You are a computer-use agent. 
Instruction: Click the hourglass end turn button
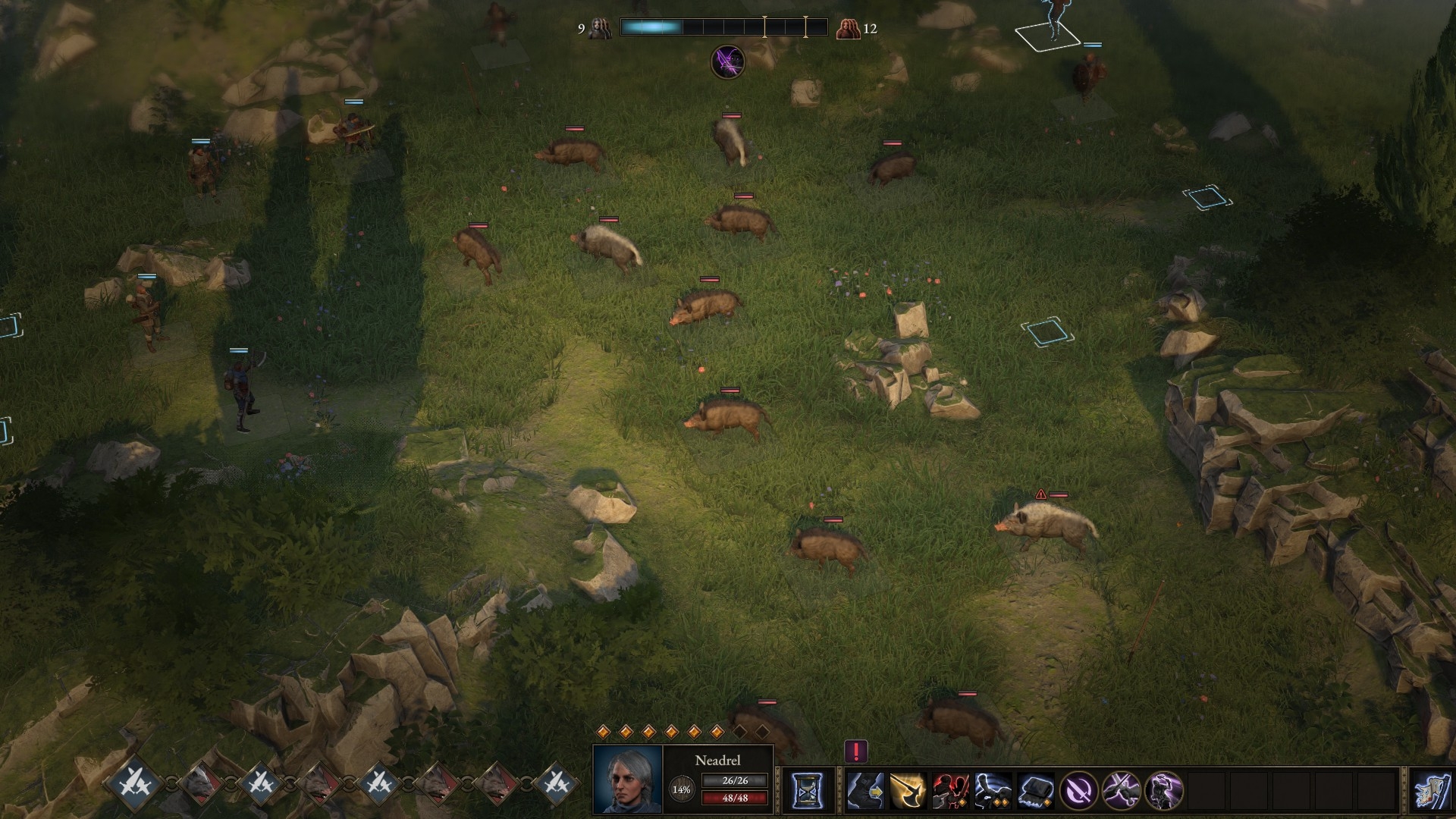[807, 791]
